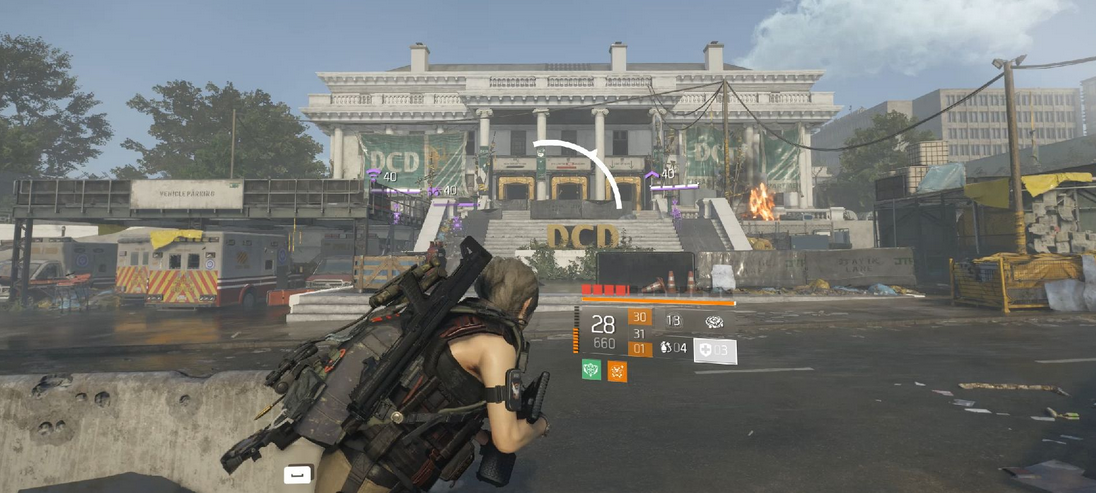The image size is (1096, 493).
Task: Select the white specialization emblem icon
Action: coord(715,322)
